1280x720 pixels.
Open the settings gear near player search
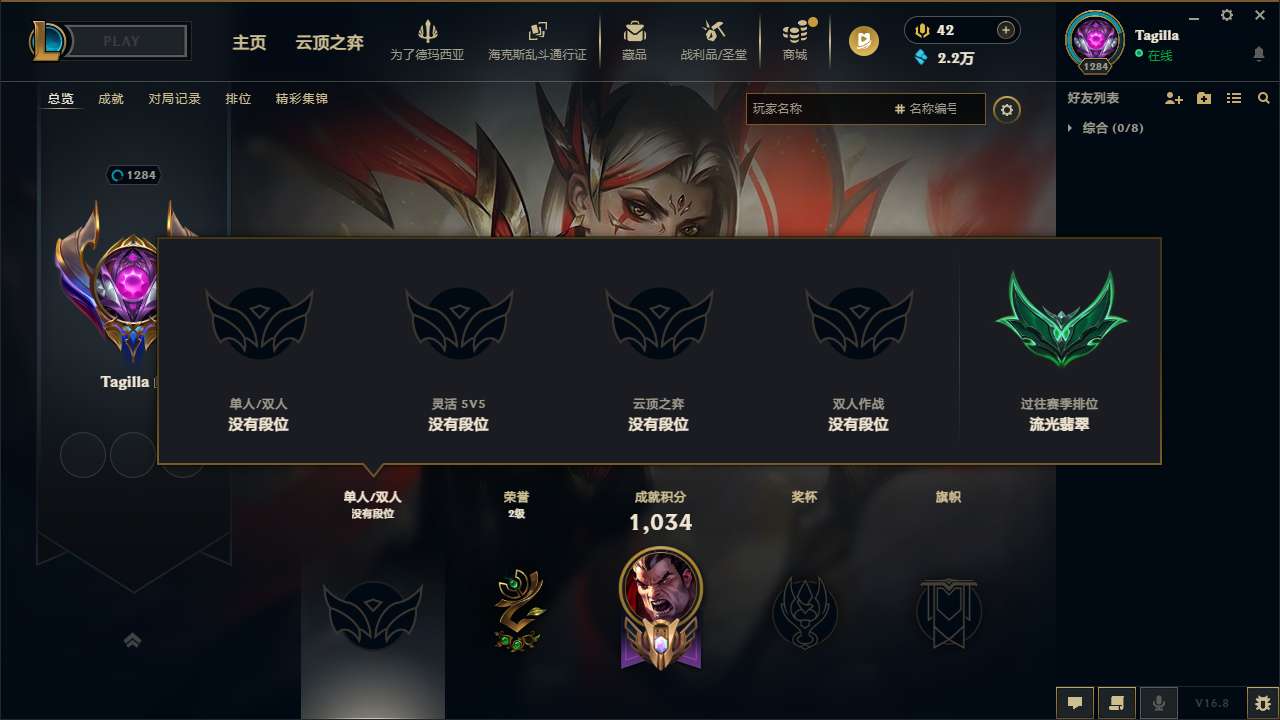(1007, 110)
